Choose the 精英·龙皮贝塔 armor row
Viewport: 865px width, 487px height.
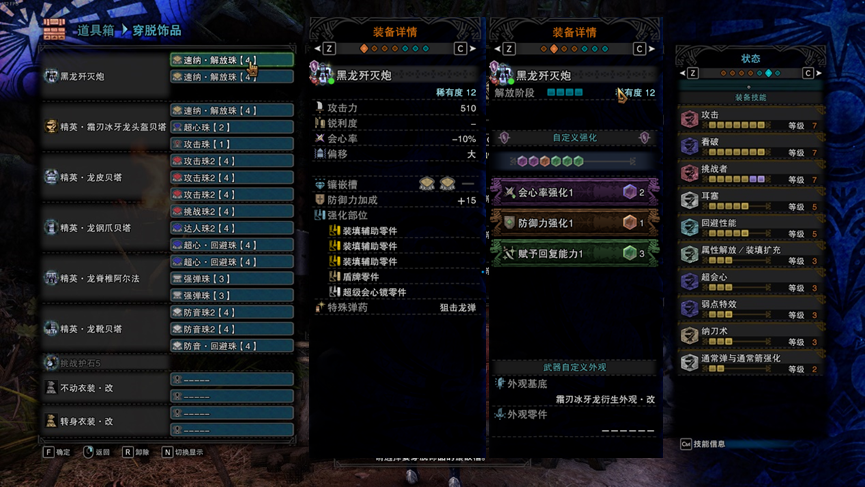(x=105, y=177)
